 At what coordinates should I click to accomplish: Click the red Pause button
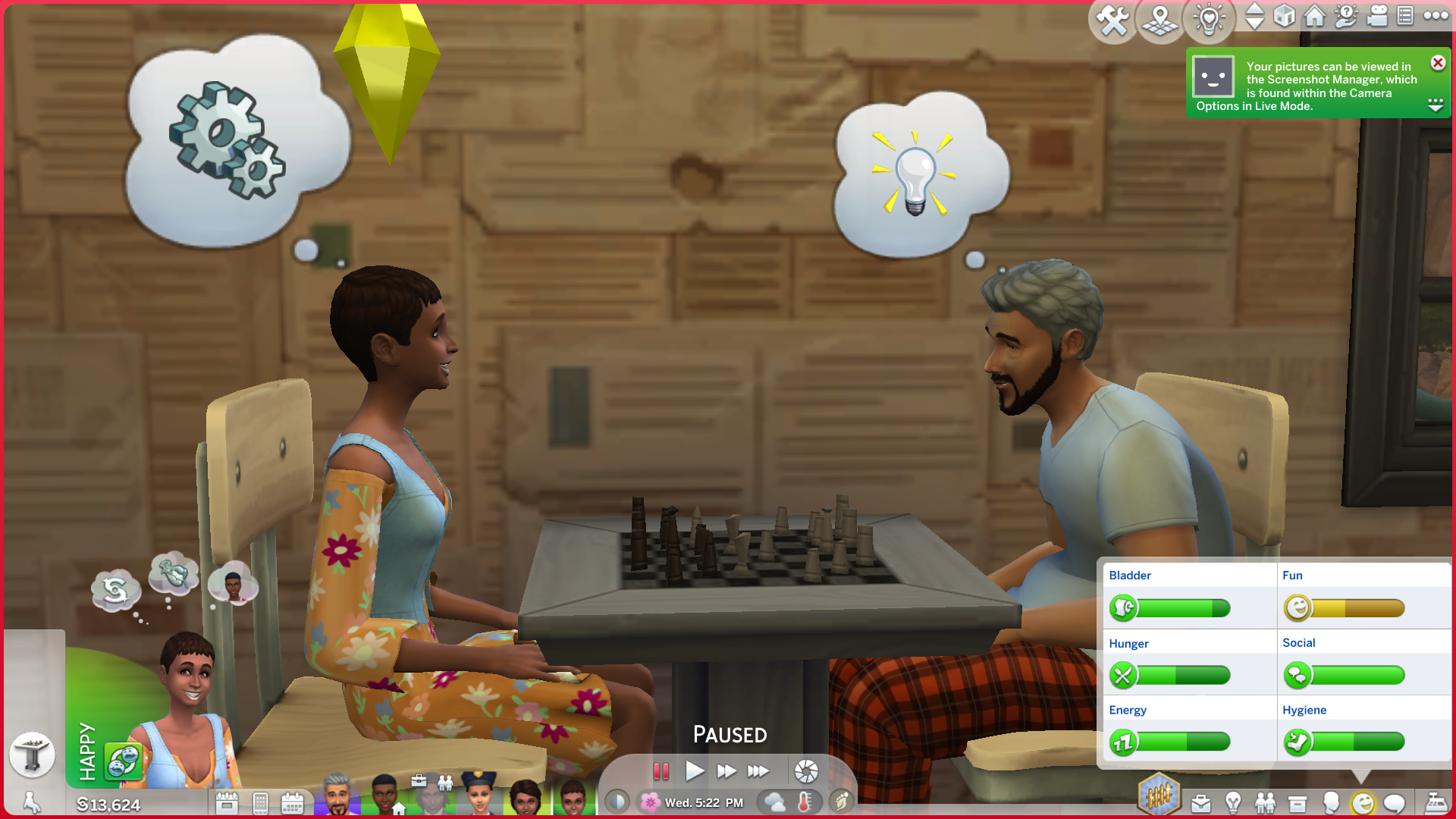[661, 771]
